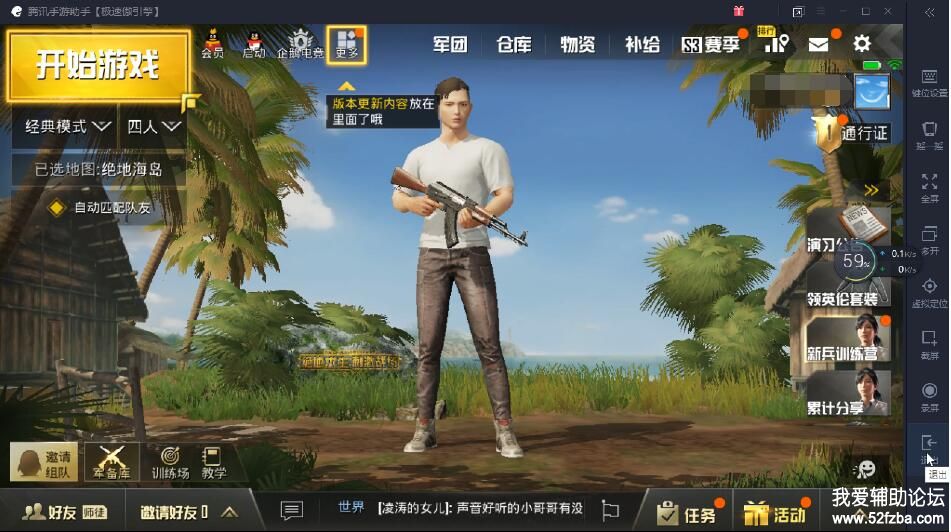Click the yellow 开始游戏 start button
This screenshot has height=532, width=951.
pyautogui.click(x=98, y=66)
